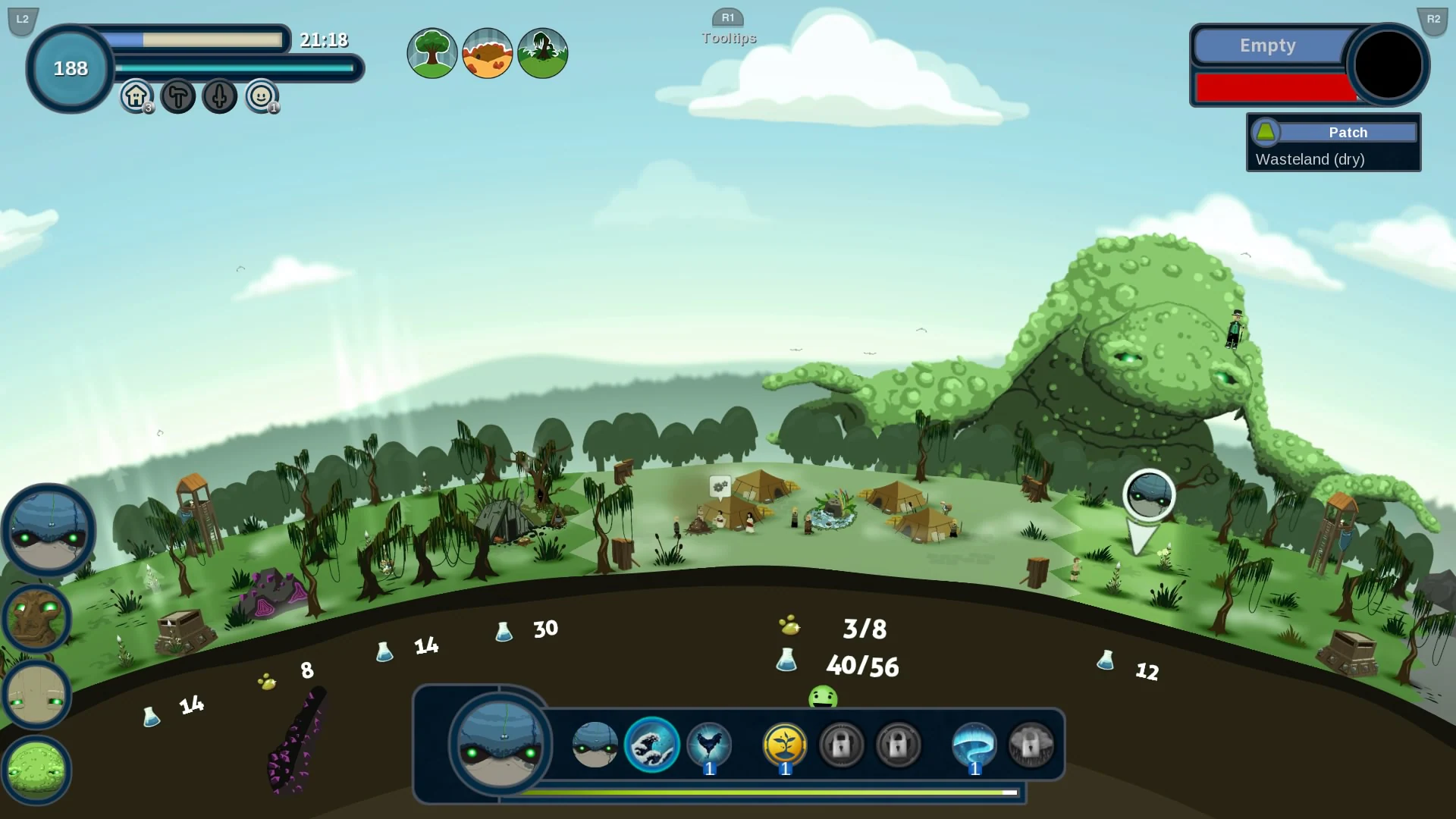Toggle Tooltips with the R1 indicator
This screenshot has height=819, width=1456.
click(729, 18)
